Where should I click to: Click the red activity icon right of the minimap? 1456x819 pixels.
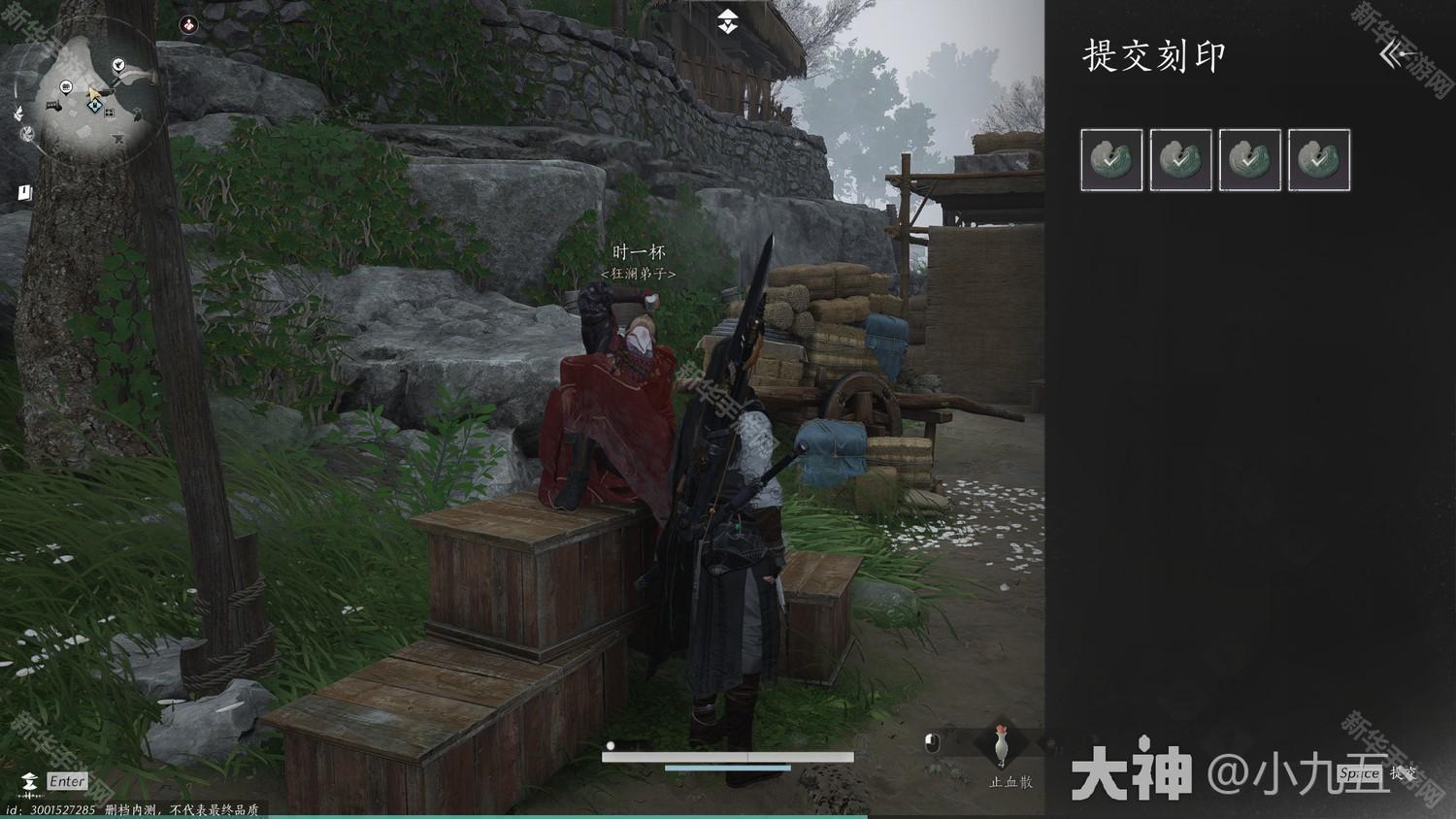[x=187, y=24]
